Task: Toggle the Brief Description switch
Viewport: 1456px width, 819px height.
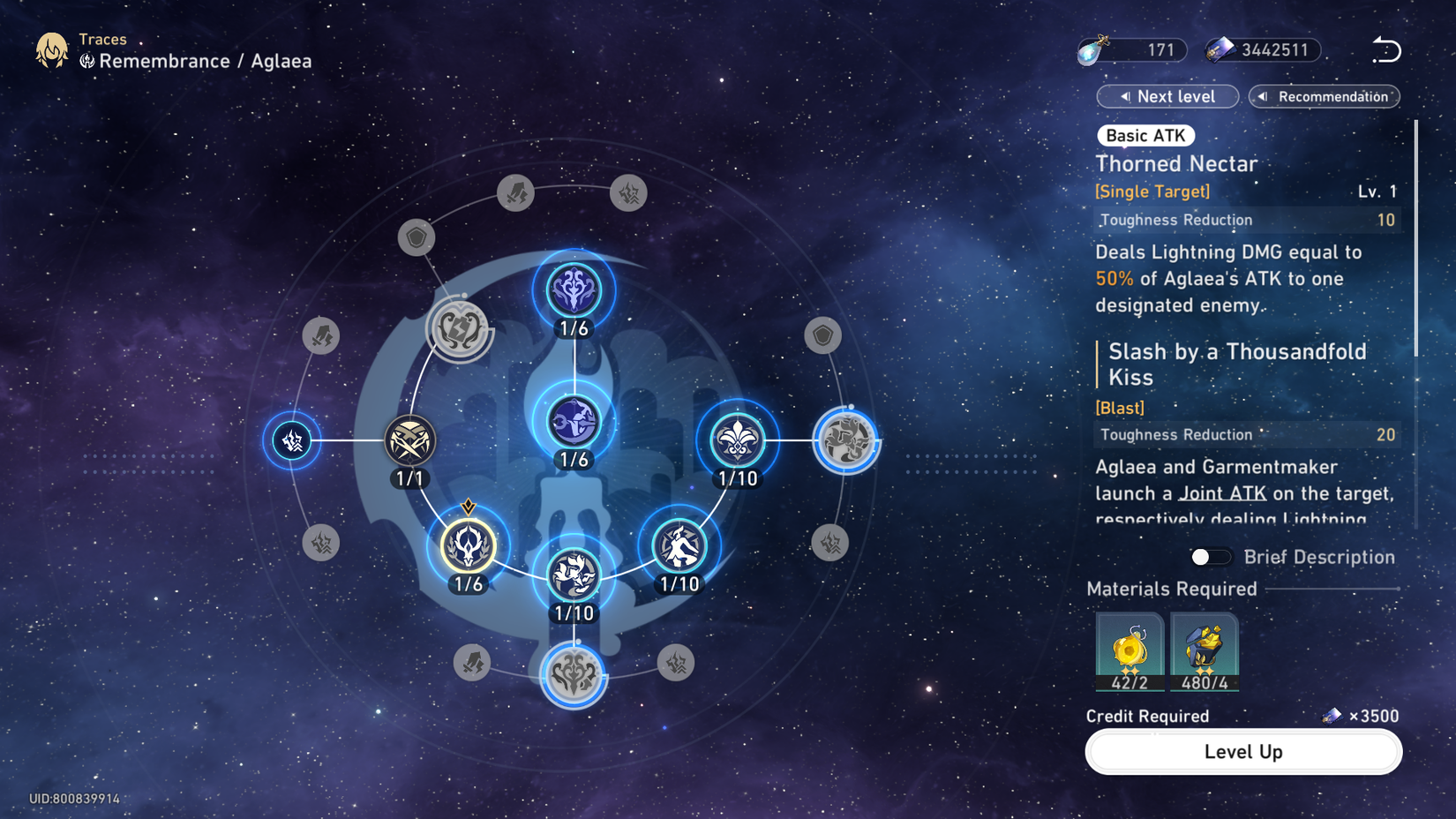Action: pyautogui.click(x=1208, y=557)
